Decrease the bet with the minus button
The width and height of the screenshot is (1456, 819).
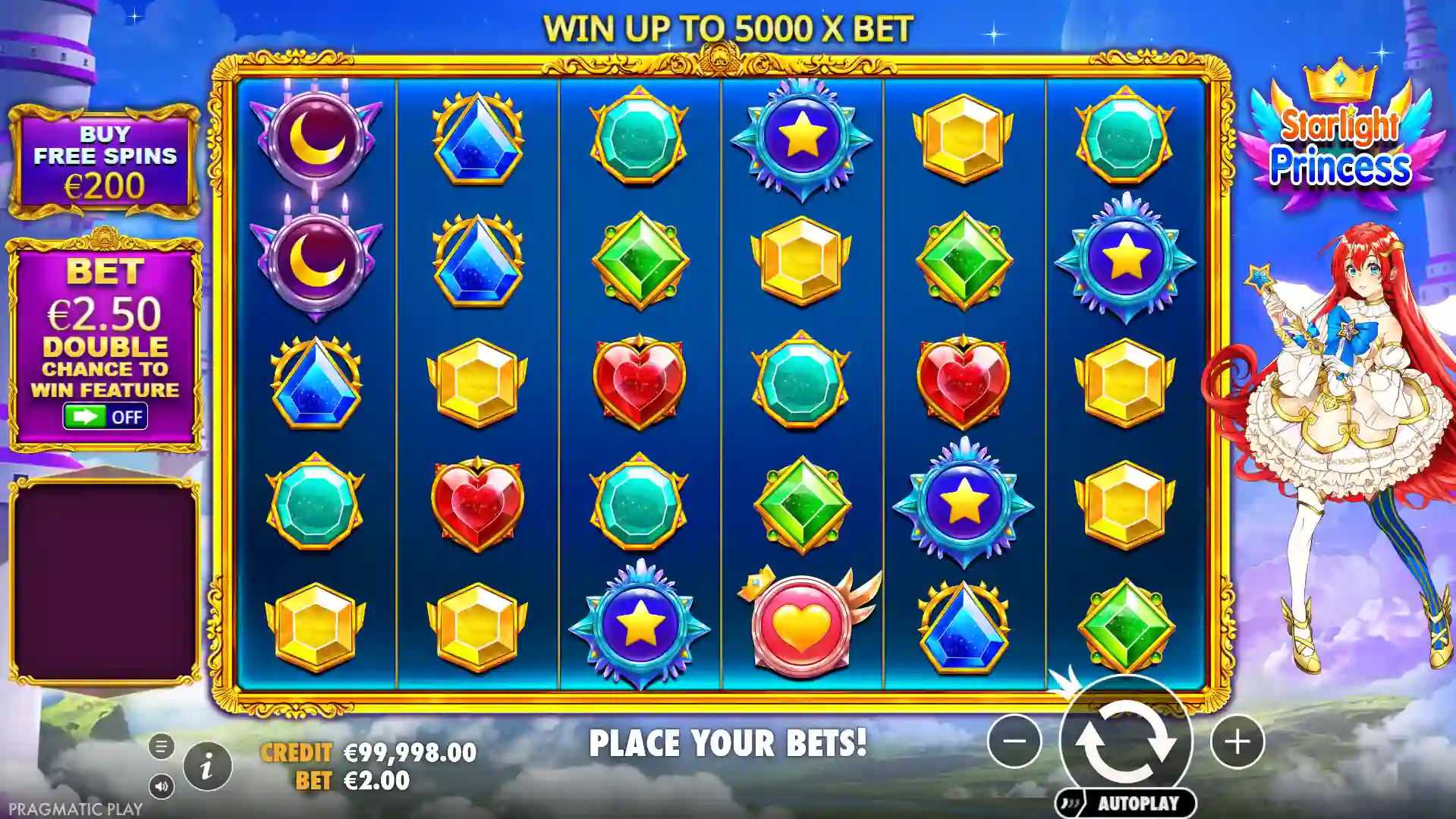tap(1014, 741)
